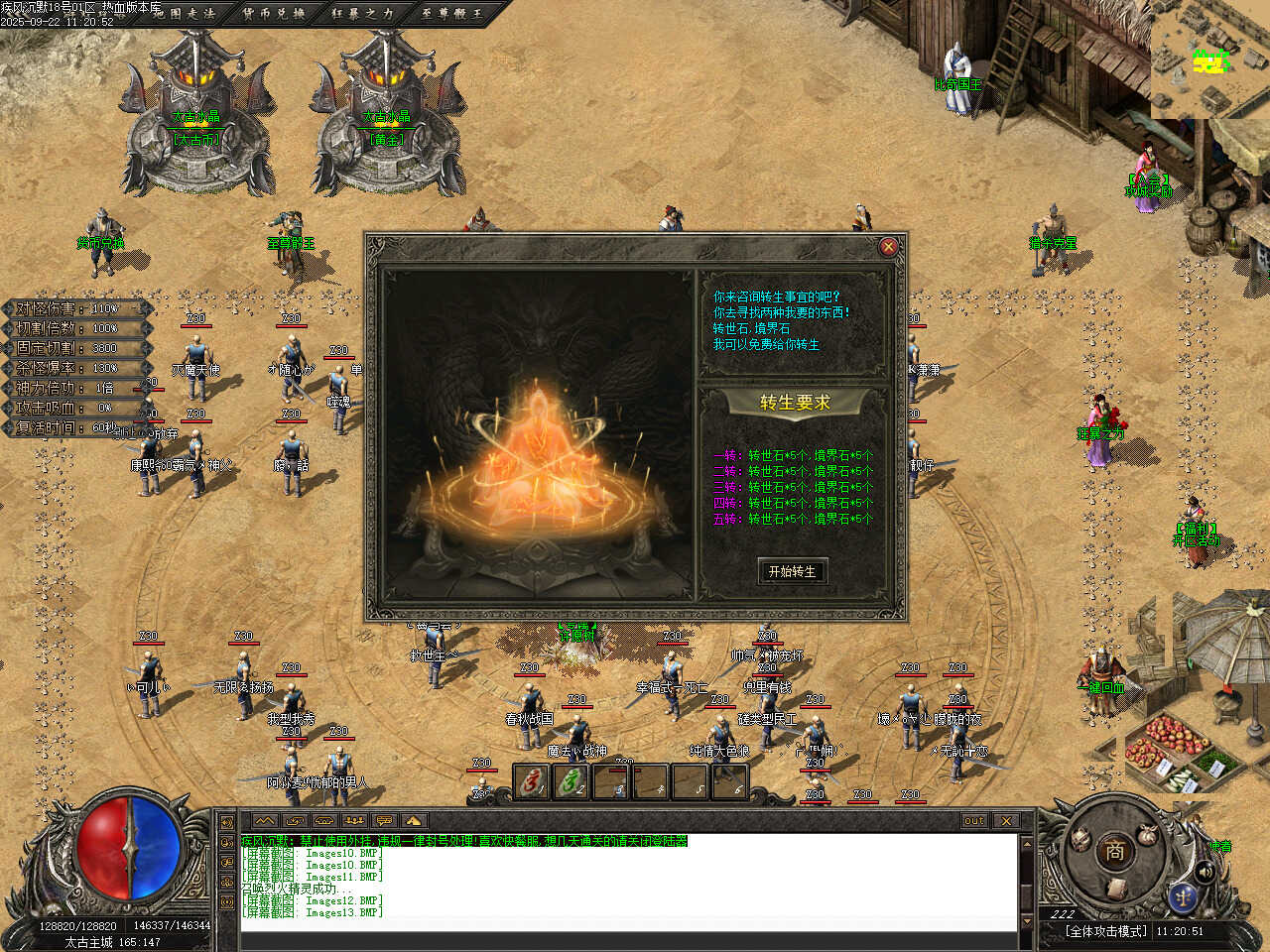Close the reincarnation dialog window
The height and width of the screenshot is (952, 1270).
[x=888, y=247]
